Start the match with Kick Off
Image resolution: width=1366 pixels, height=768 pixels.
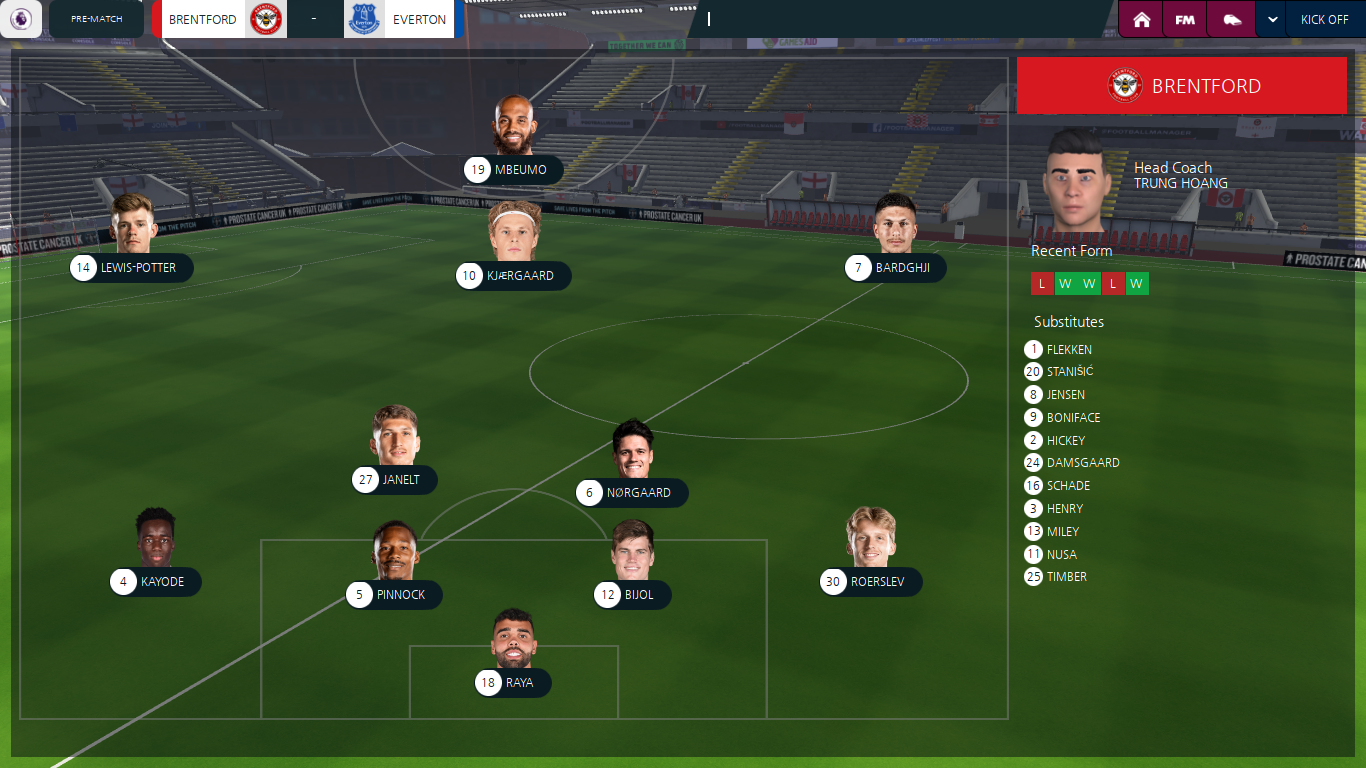click(1324, 20)
